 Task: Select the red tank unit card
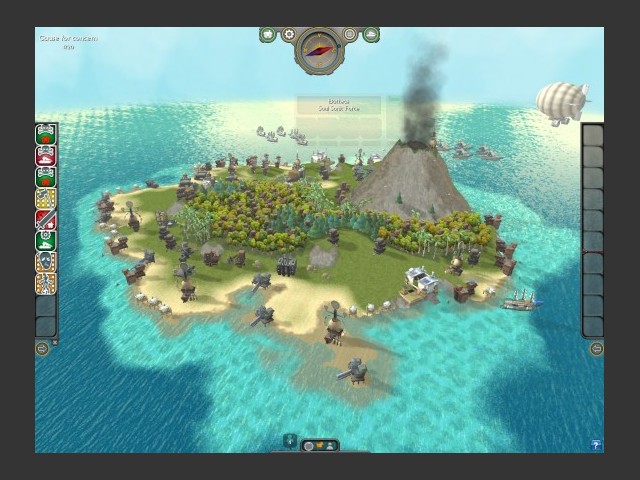click(x=46, y=156)
